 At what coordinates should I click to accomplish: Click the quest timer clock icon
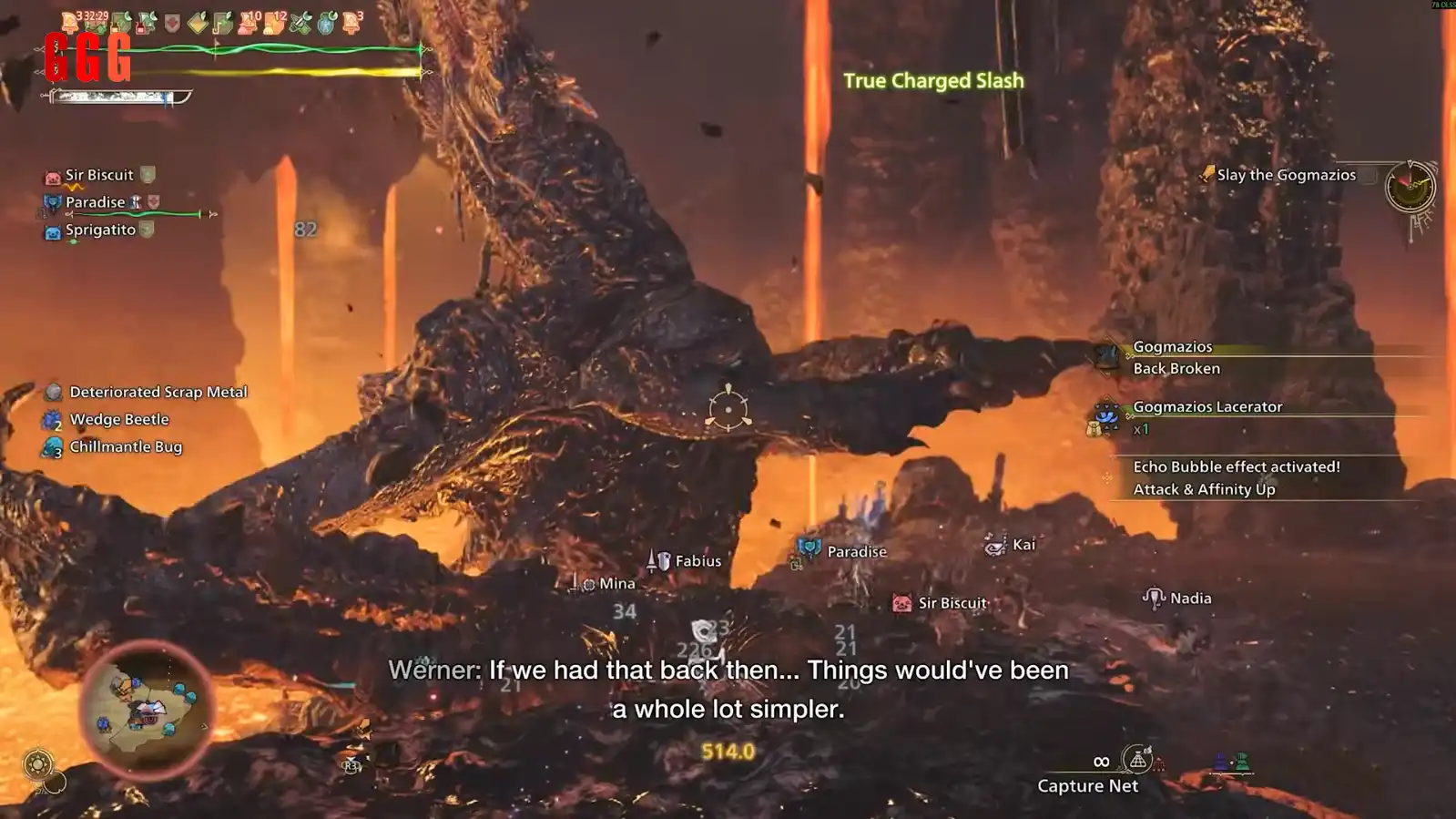point(1410,187)
